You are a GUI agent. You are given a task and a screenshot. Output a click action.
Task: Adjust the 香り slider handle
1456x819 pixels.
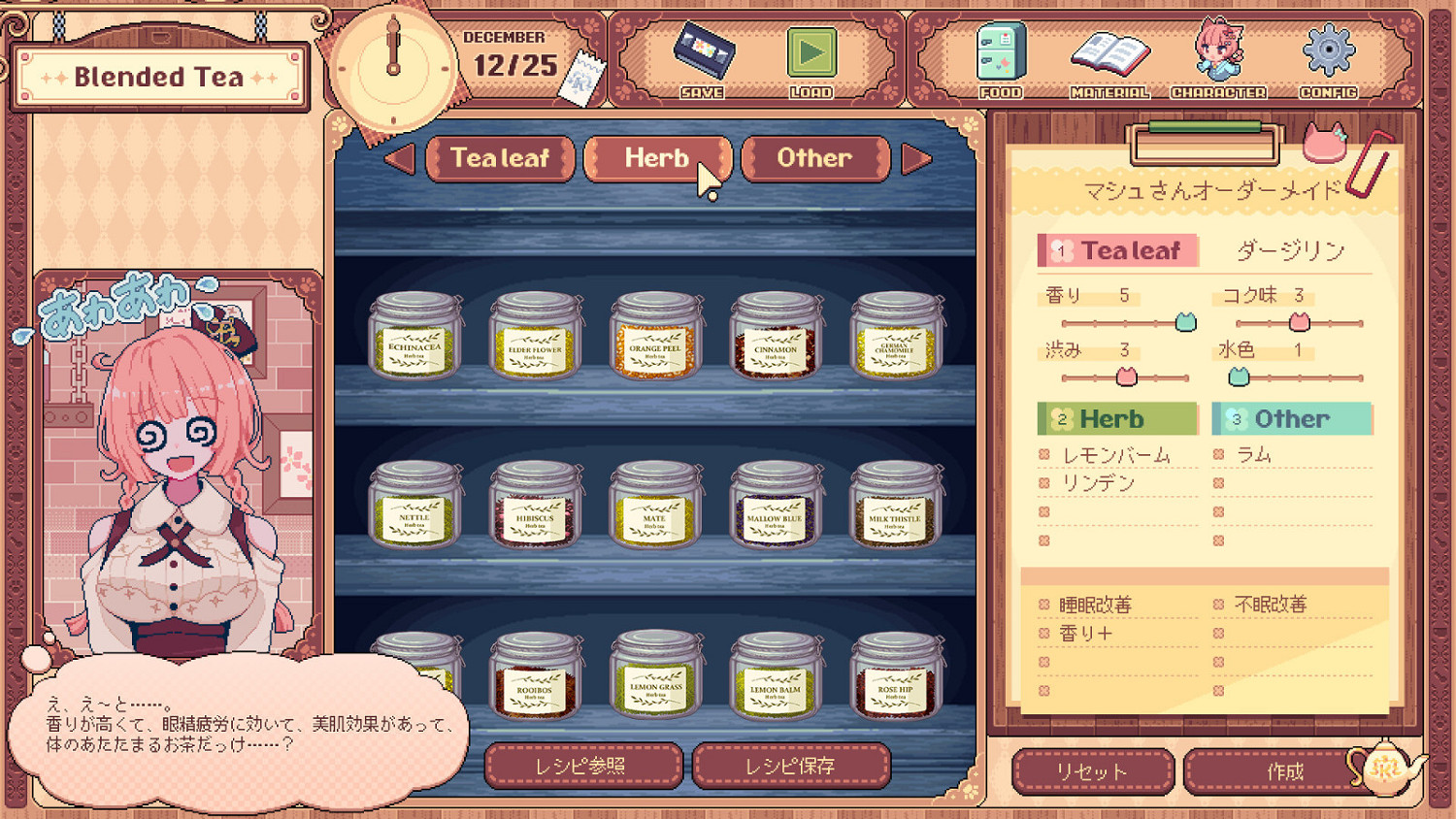pos(1185,323)
